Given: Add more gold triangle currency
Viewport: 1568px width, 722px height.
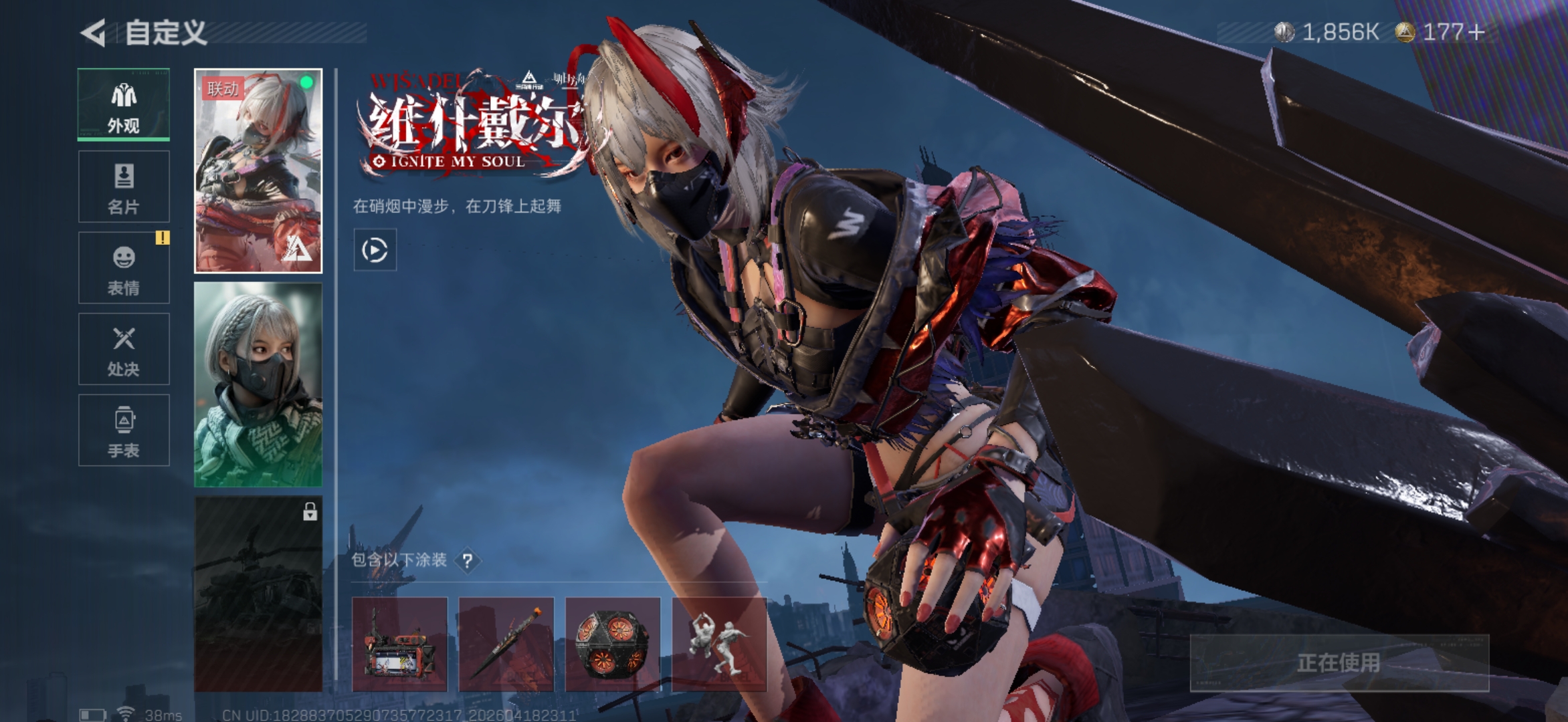Looking at the screenshot, I should (1476, 32).
